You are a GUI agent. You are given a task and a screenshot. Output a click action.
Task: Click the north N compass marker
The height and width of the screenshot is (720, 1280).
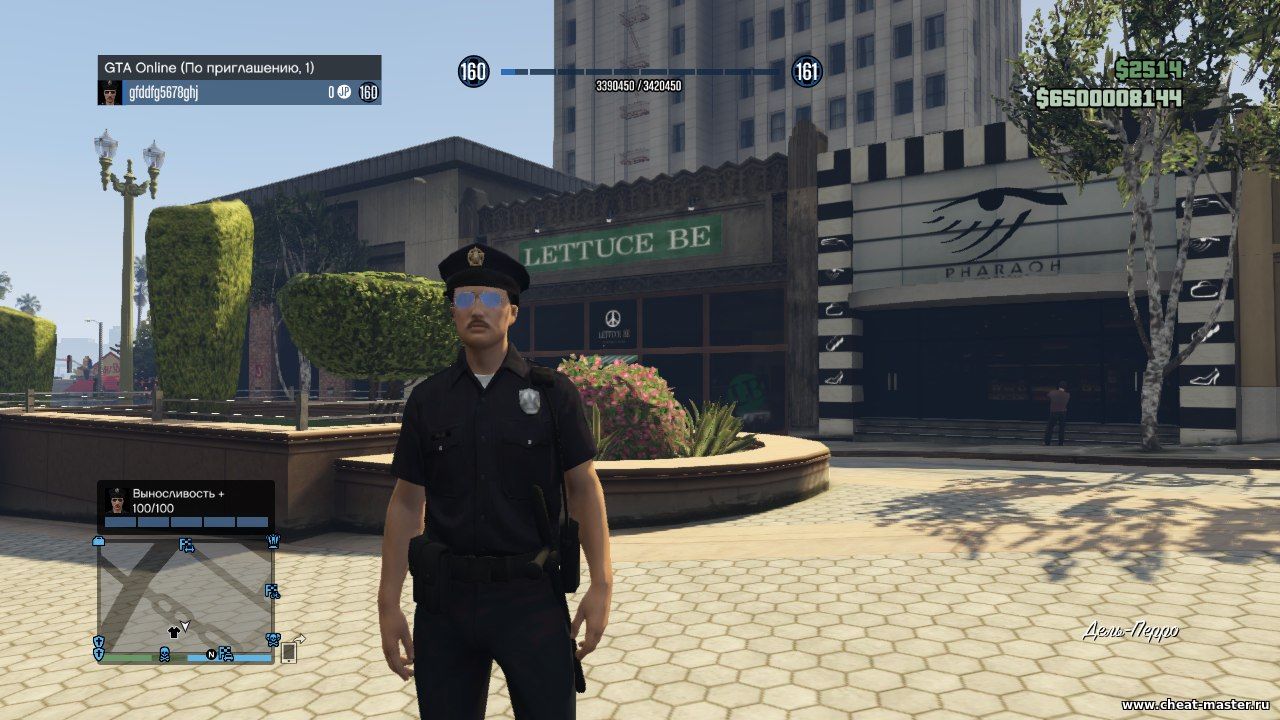point(211,655)
